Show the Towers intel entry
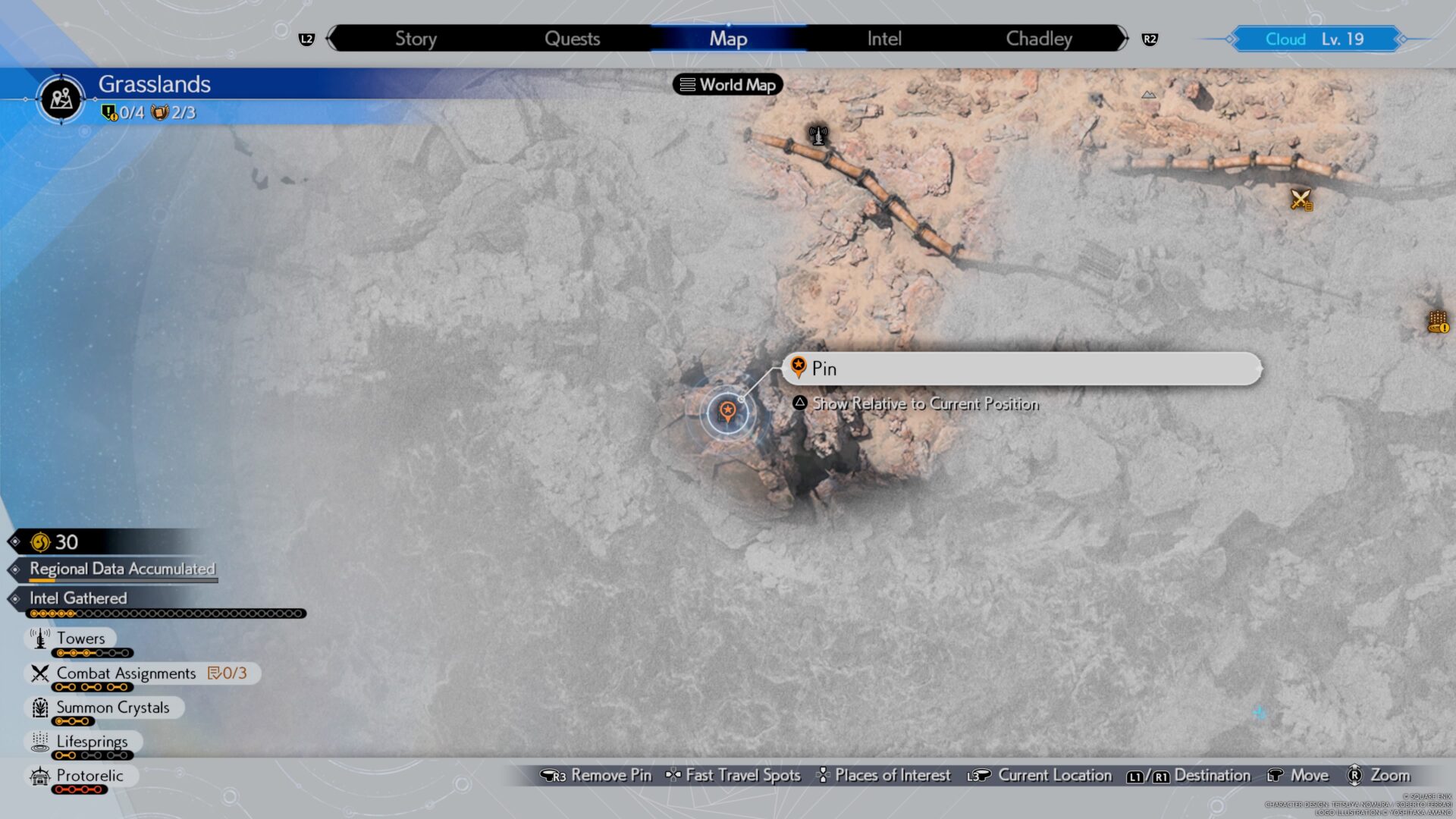Image resolution: width=1456 pixels, height=819 pixels. pos(80,639)
